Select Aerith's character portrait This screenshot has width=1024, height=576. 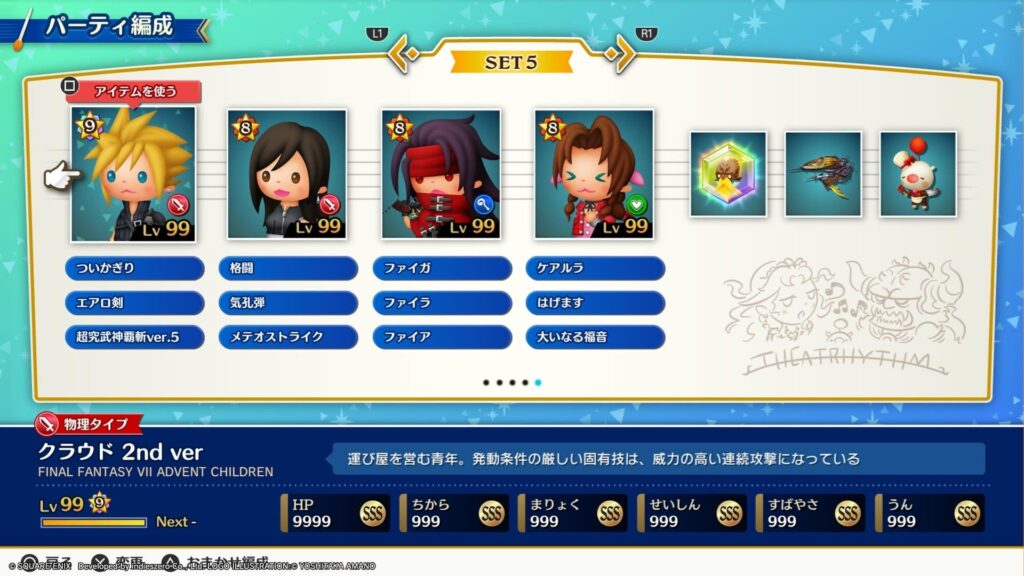pos(594,175)
